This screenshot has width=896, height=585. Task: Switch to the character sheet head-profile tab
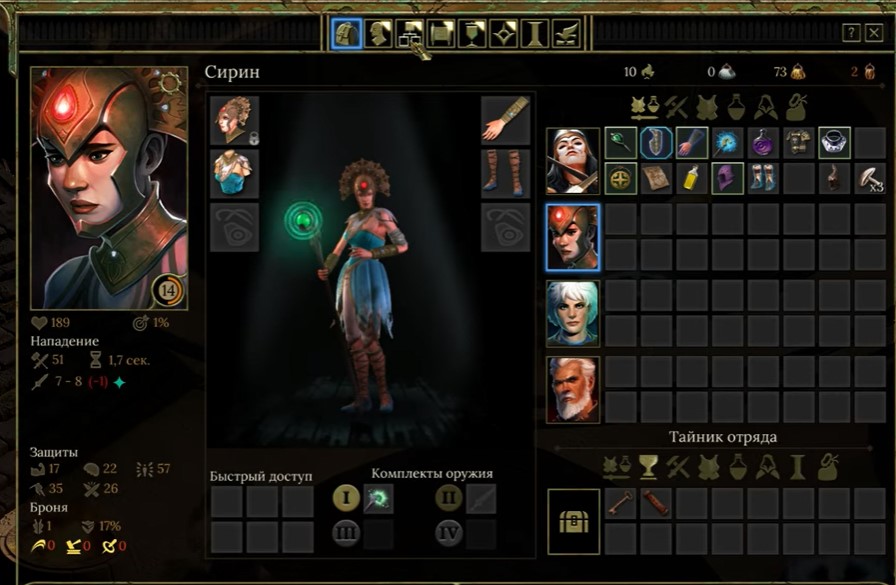click(x=378, y=34)
